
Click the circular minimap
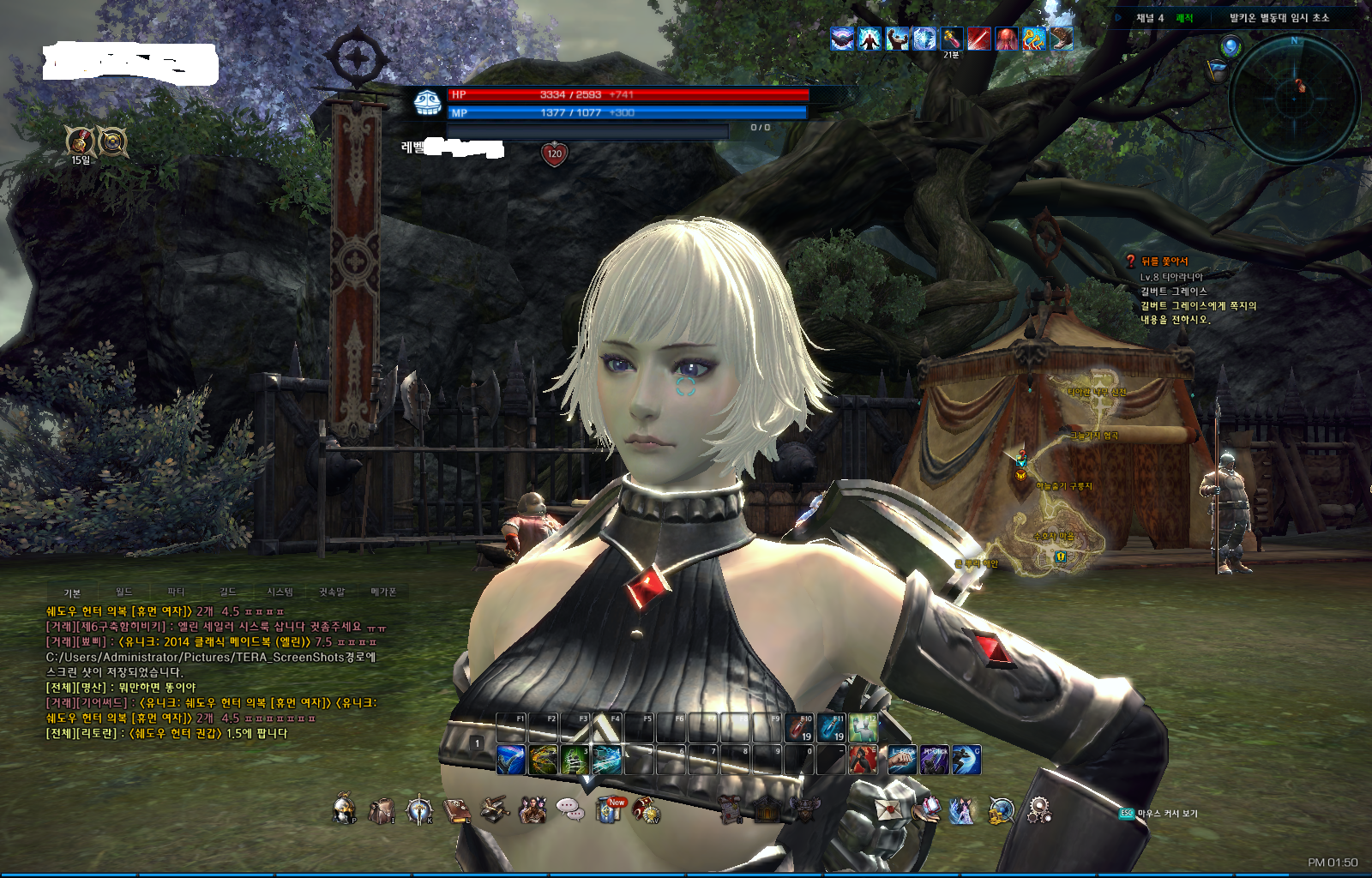(1295, 99)
